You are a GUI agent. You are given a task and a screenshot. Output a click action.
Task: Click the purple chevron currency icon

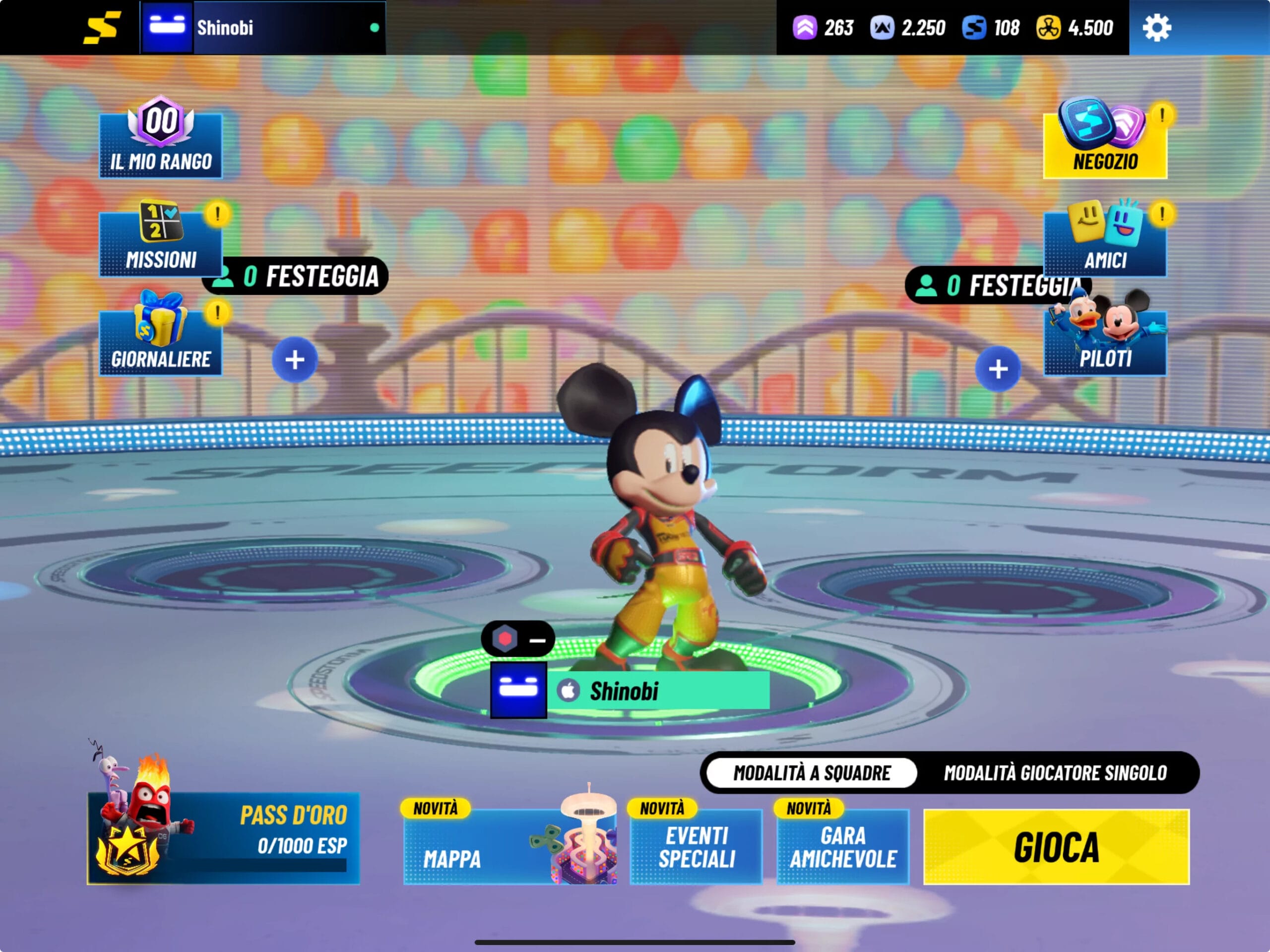pos(804,28)
